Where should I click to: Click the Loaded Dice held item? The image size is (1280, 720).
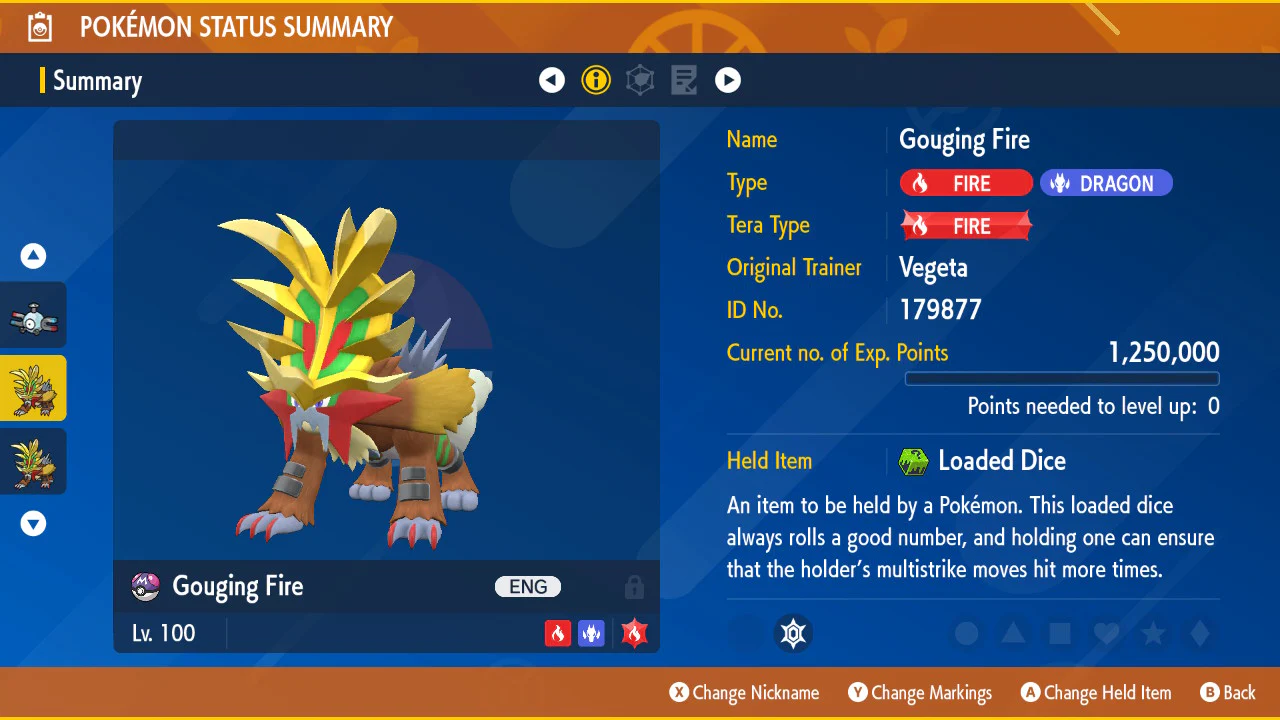[1000, 461]
